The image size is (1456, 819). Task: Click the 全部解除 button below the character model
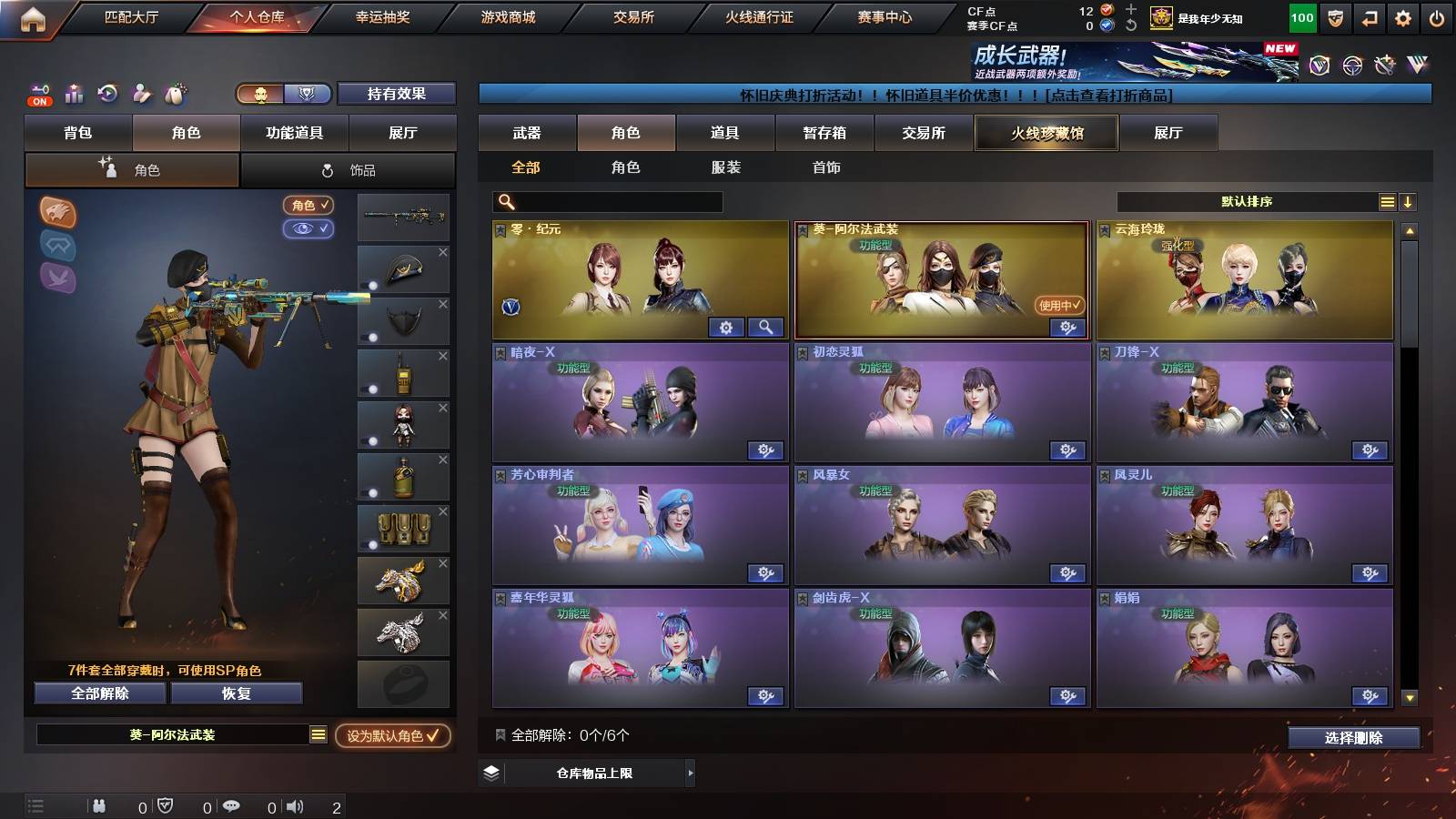click(x=98, y=693)
